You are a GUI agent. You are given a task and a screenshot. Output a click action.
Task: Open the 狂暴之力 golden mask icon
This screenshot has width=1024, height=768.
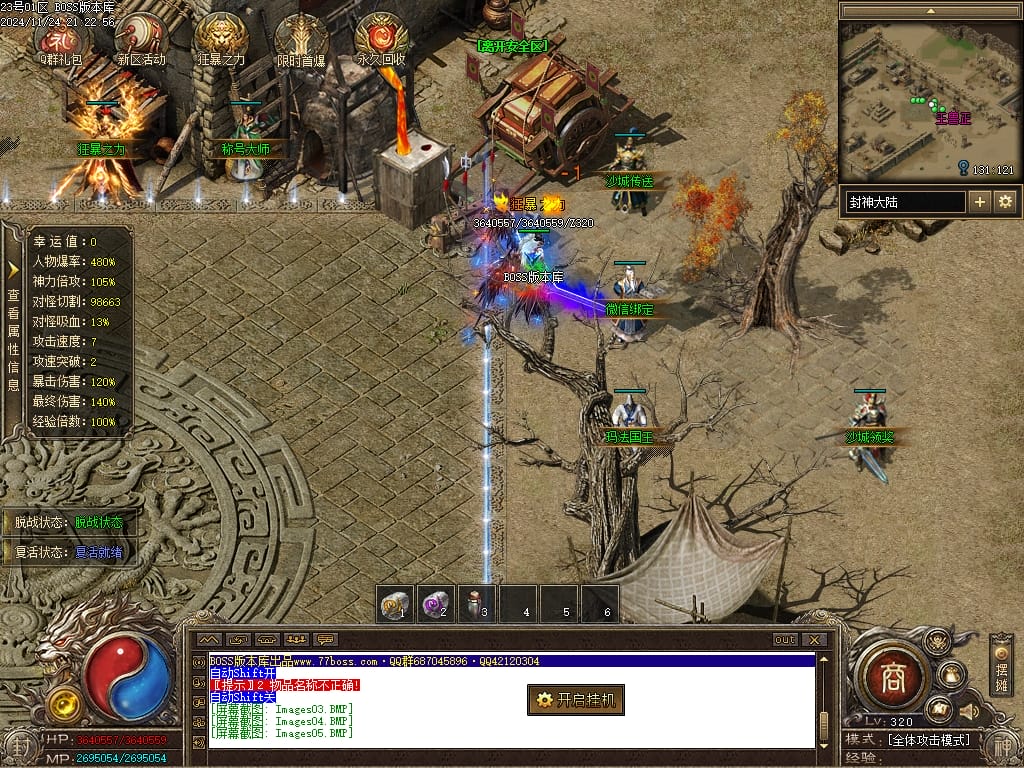[x=221, y=38]
